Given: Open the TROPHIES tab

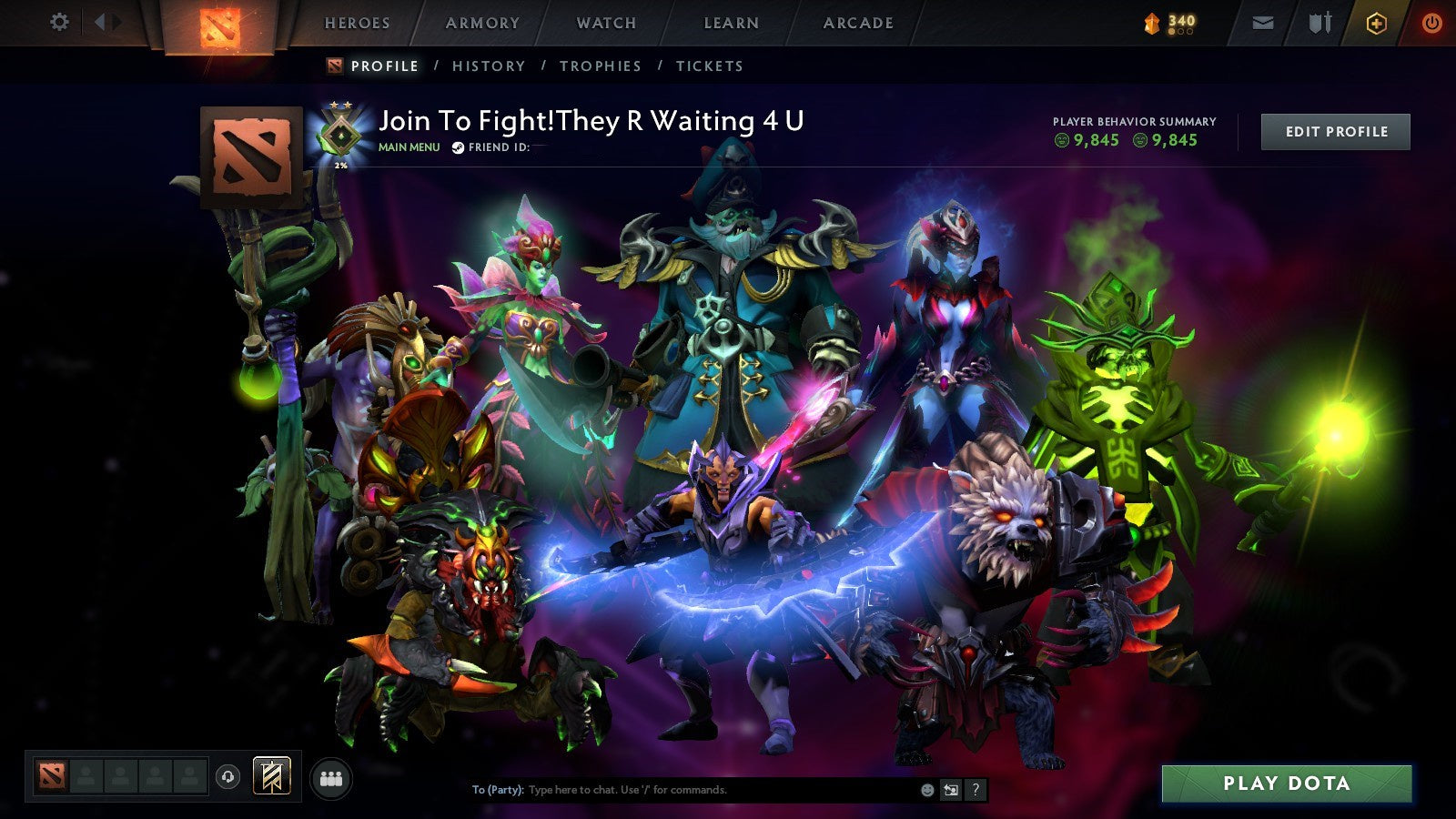Looking at the screenshot, I should click(x=602, y=66).
